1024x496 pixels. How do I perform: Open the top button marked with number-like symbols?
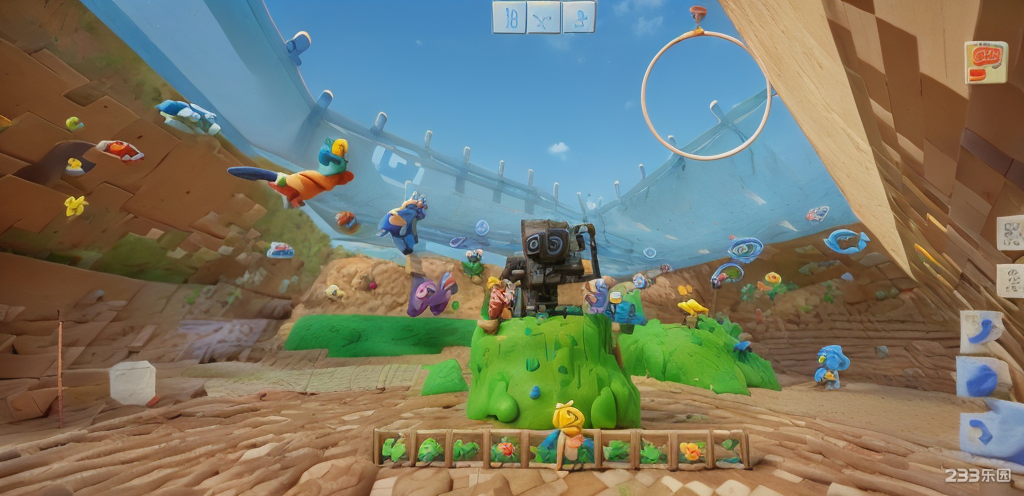point(509,17)
